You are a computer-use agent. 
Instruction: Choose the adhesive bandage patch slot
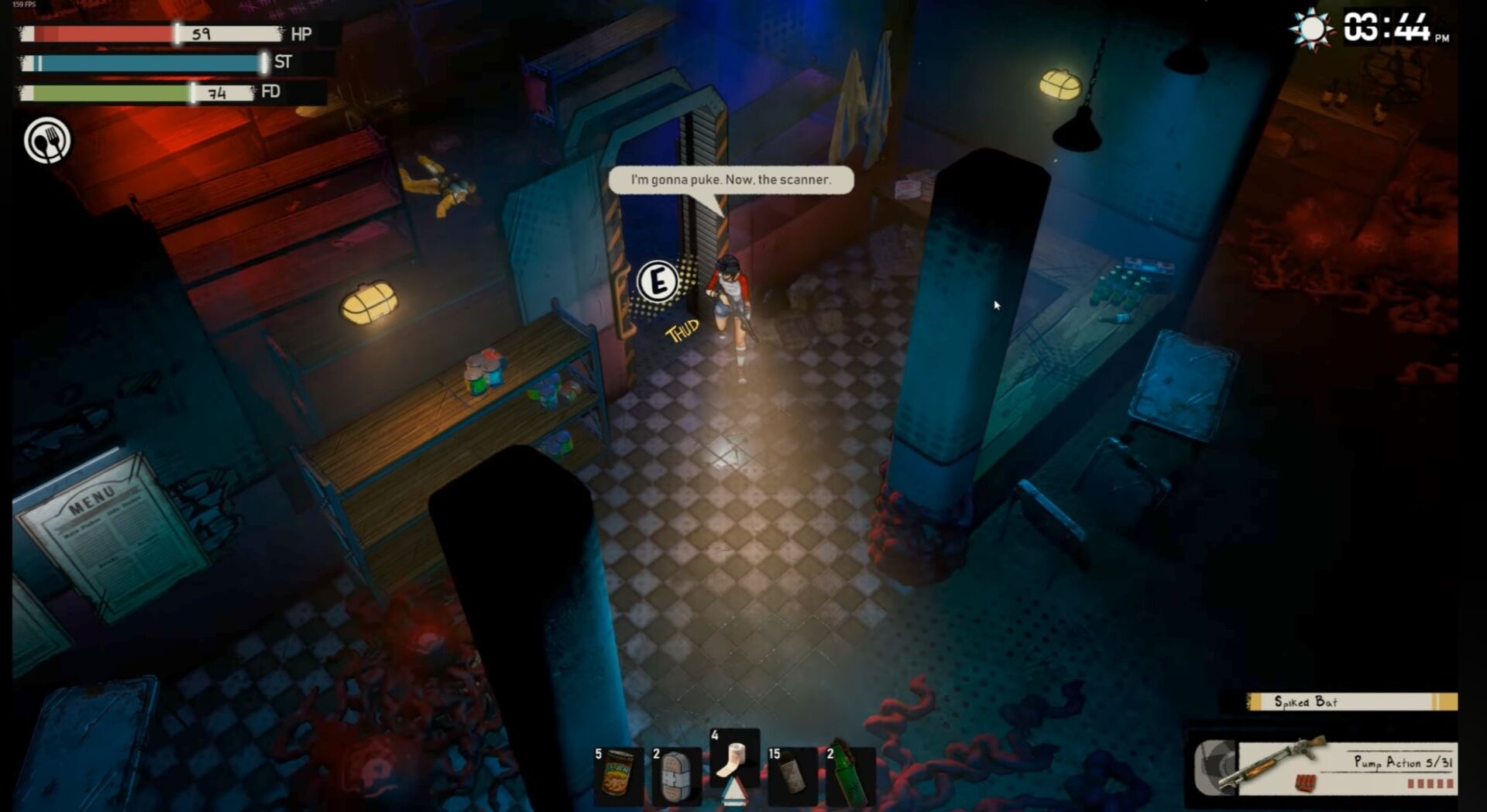point(675,775)
